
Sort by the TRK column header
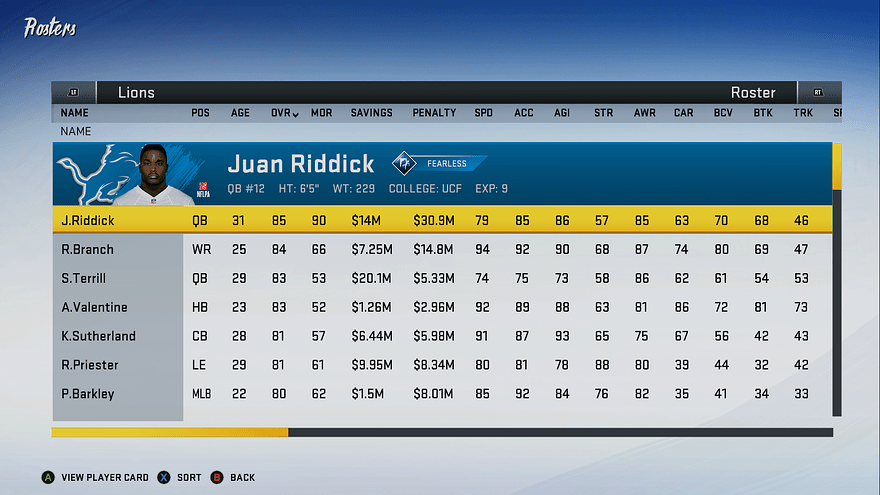click(x=803, y=113)
